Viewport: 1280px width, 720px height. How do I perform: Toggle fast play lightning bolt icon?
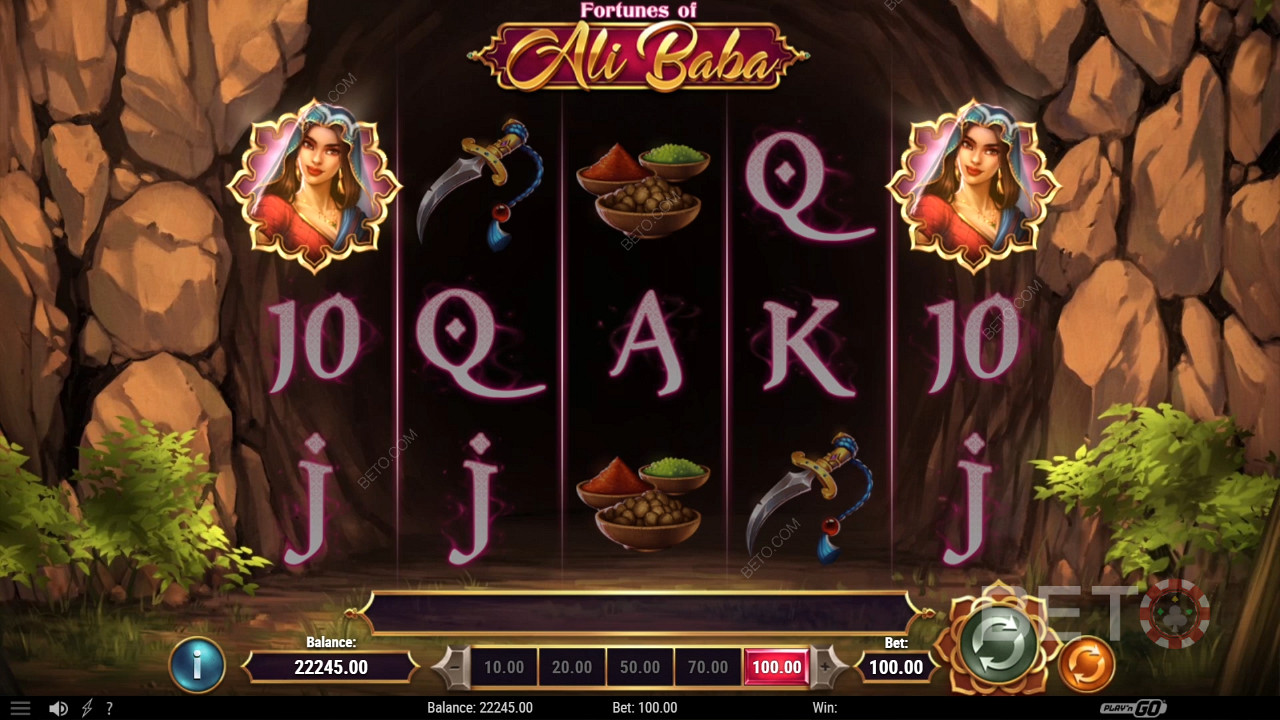88,708
